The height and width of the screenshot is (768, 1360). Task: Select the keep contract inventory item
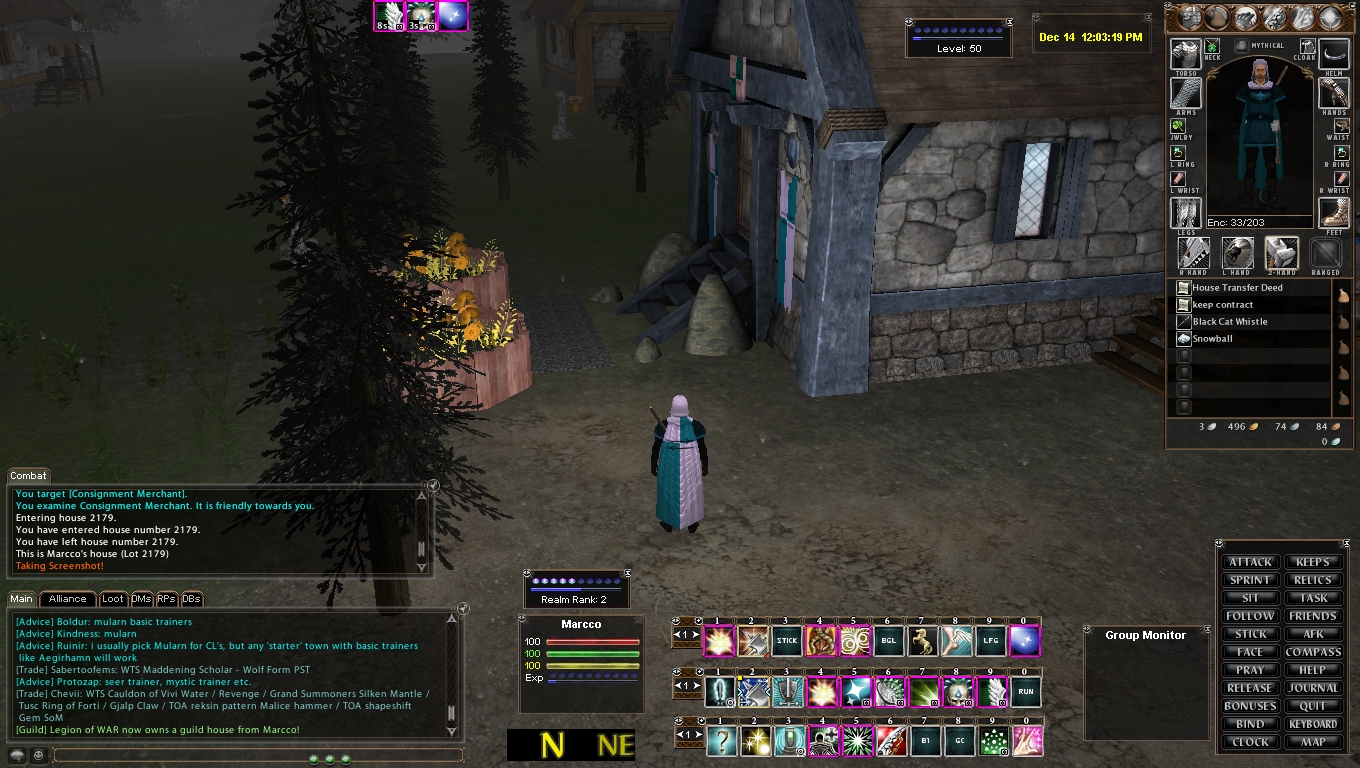pos(1222,305)
